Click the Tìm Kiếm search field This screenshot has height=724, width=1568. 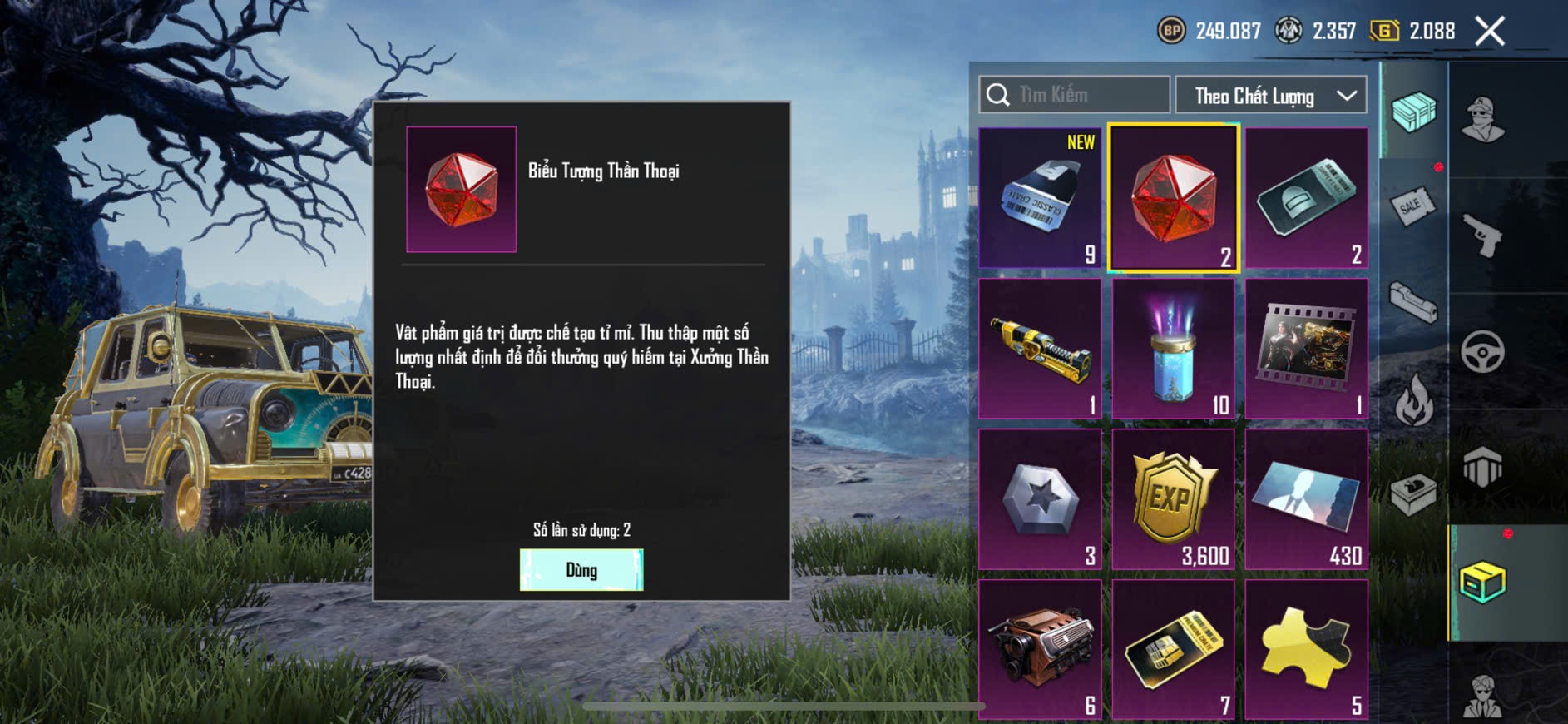(x=1075, y=95)
